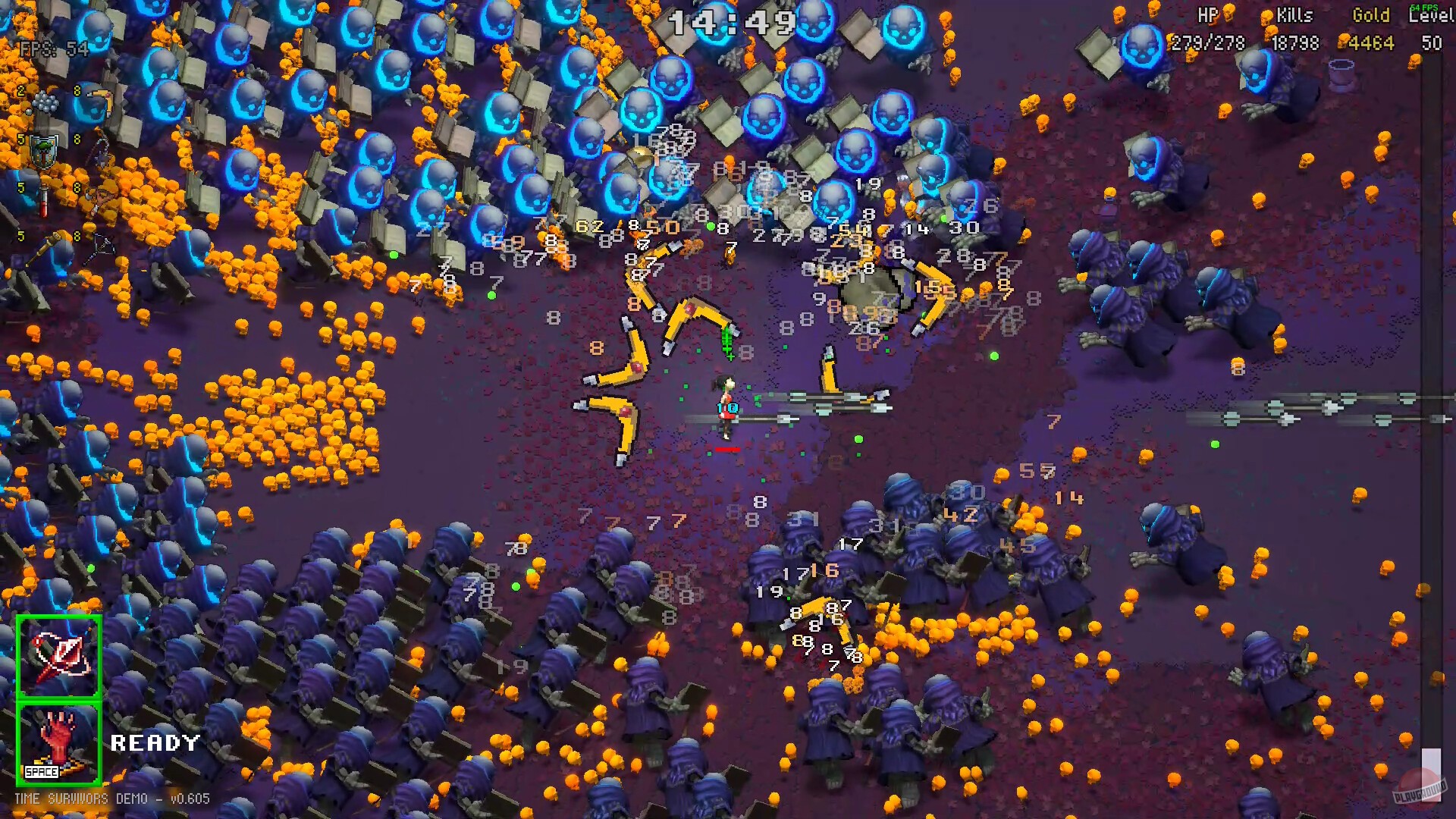Select the shield emblem icon in the left panel

pyautogui.click(x=43, y=150)
